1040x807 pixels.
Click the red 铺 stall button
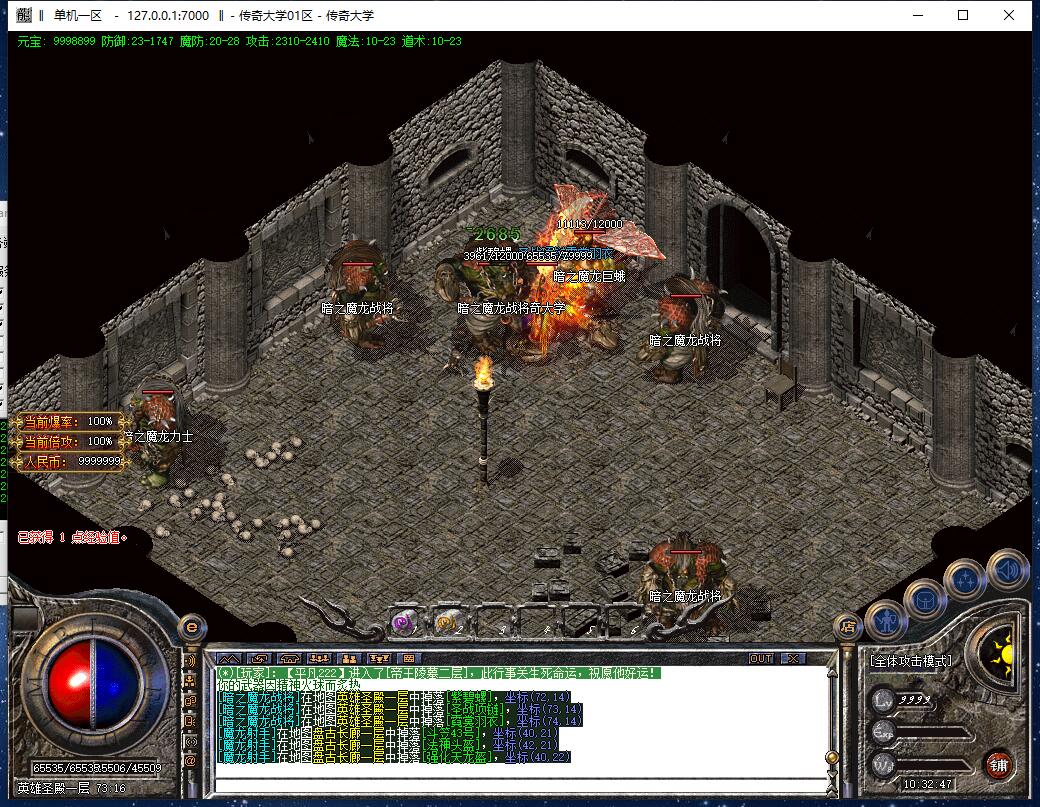tap(998, 765)
